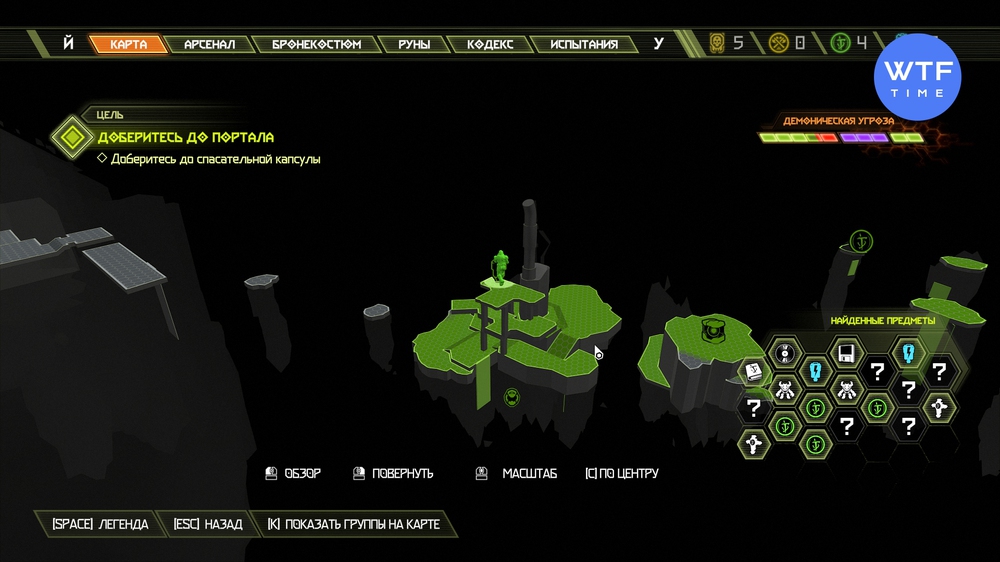The width and height of the screenshot is (1000, 562).
Task: Switch to the Арсенал tab
Action: (x=209, y=44)
